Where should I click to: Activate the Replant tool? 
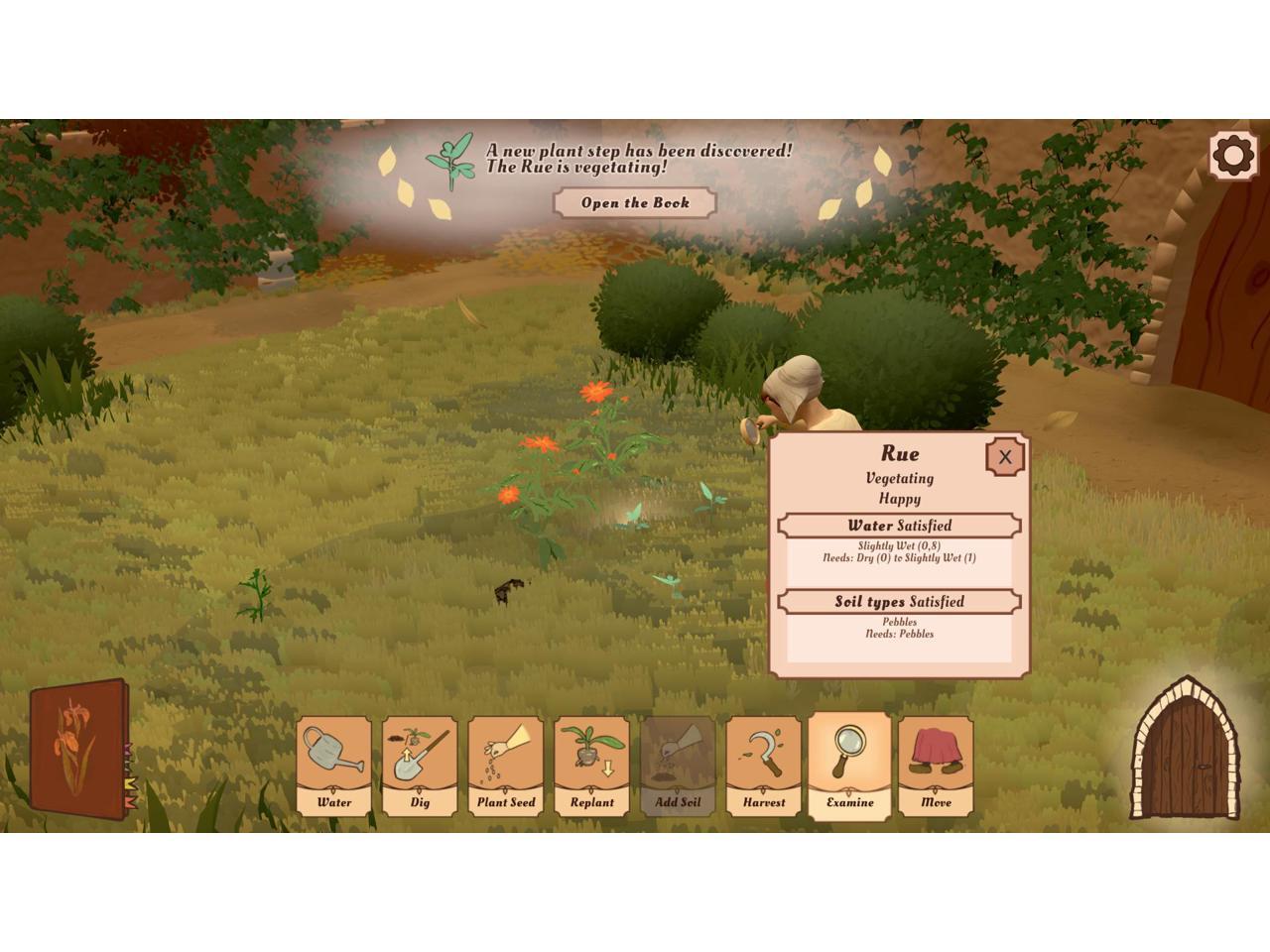[x=592, y=766]
